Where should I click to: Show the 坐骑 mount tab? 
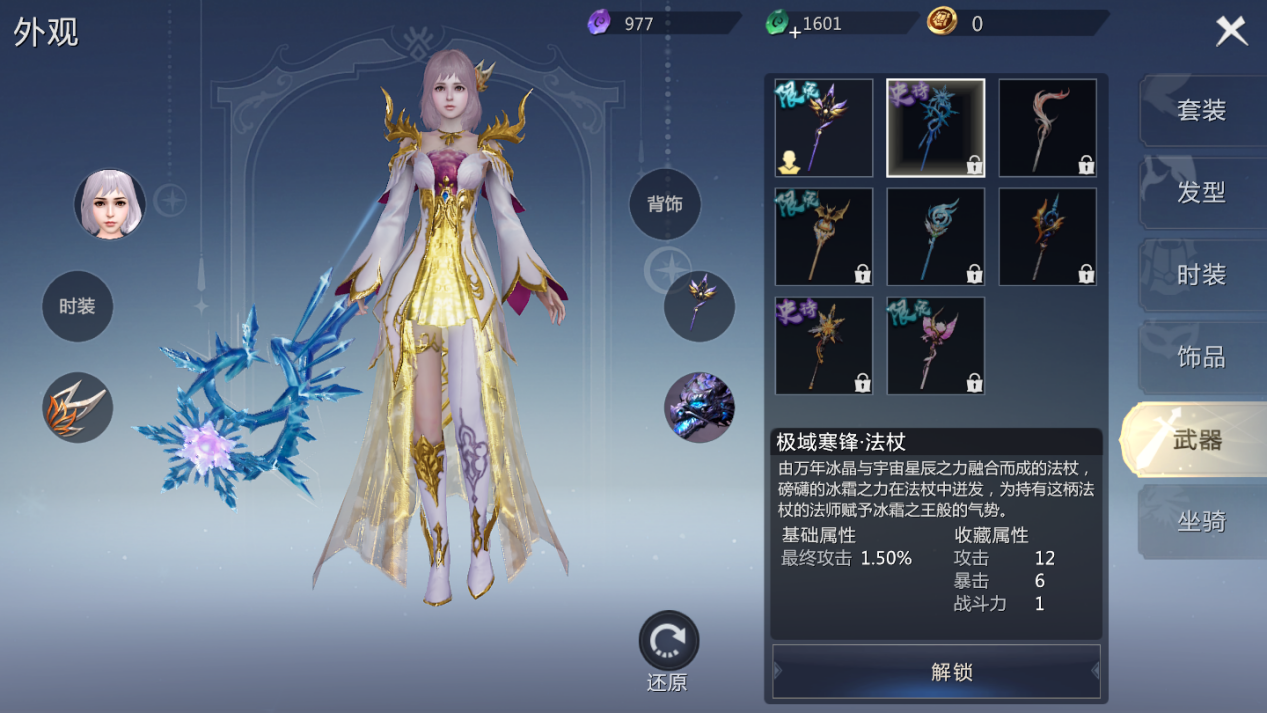1201,522
